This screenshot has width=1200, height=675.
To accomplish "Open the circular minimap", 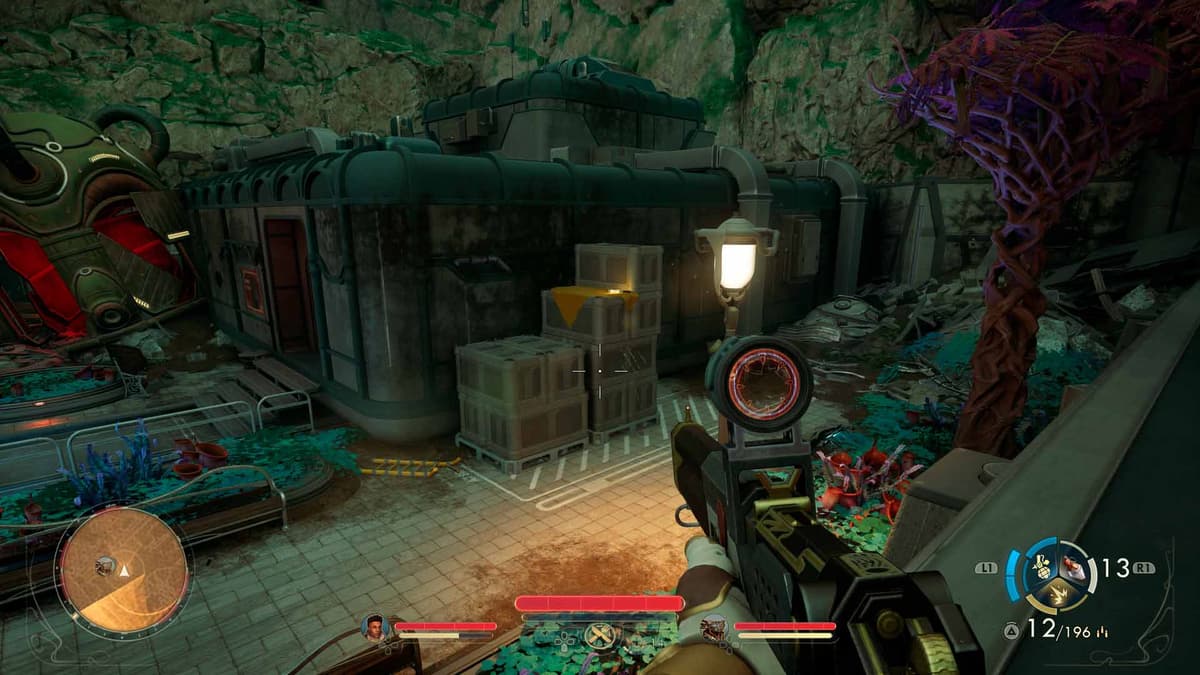I will (124, 569).
